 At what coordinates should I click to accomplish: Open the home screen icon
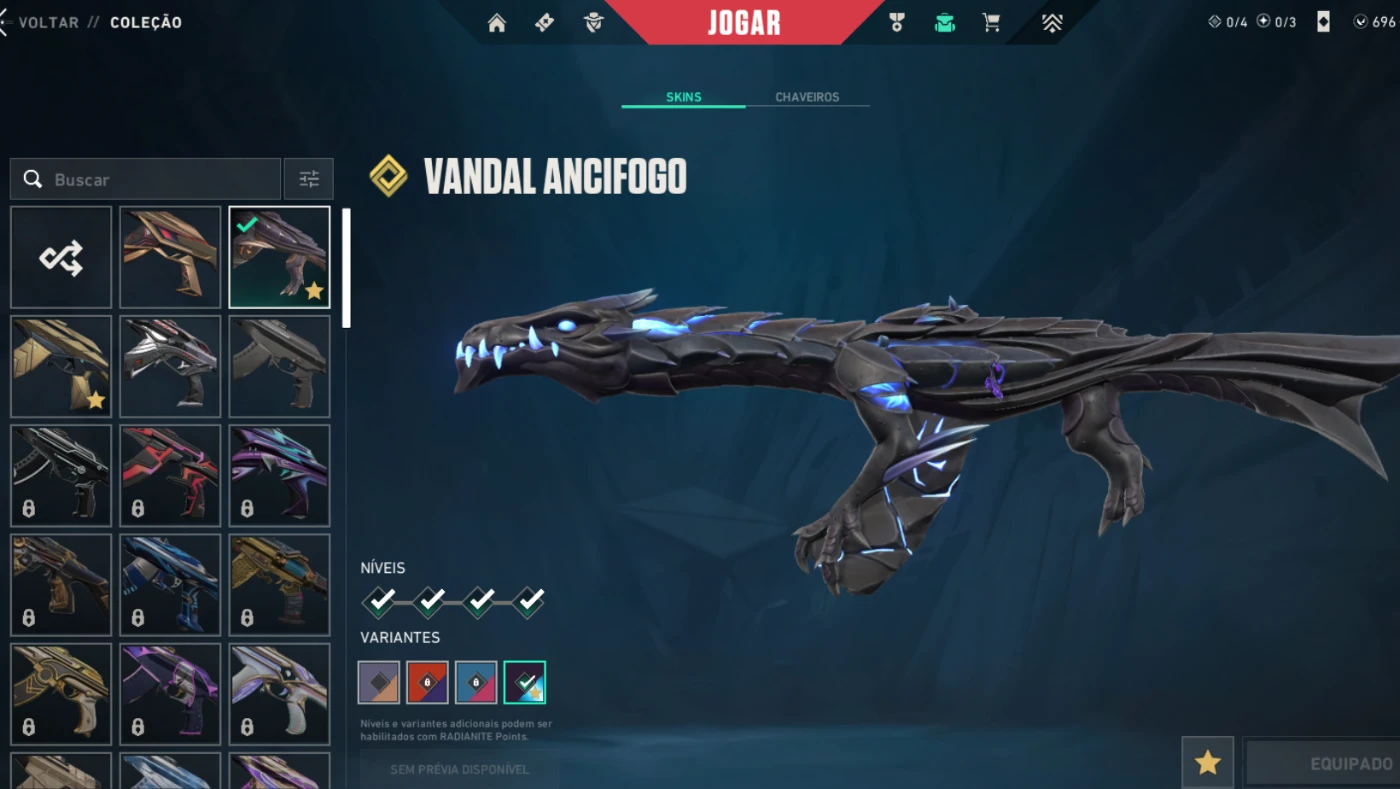tap(497, 23)
